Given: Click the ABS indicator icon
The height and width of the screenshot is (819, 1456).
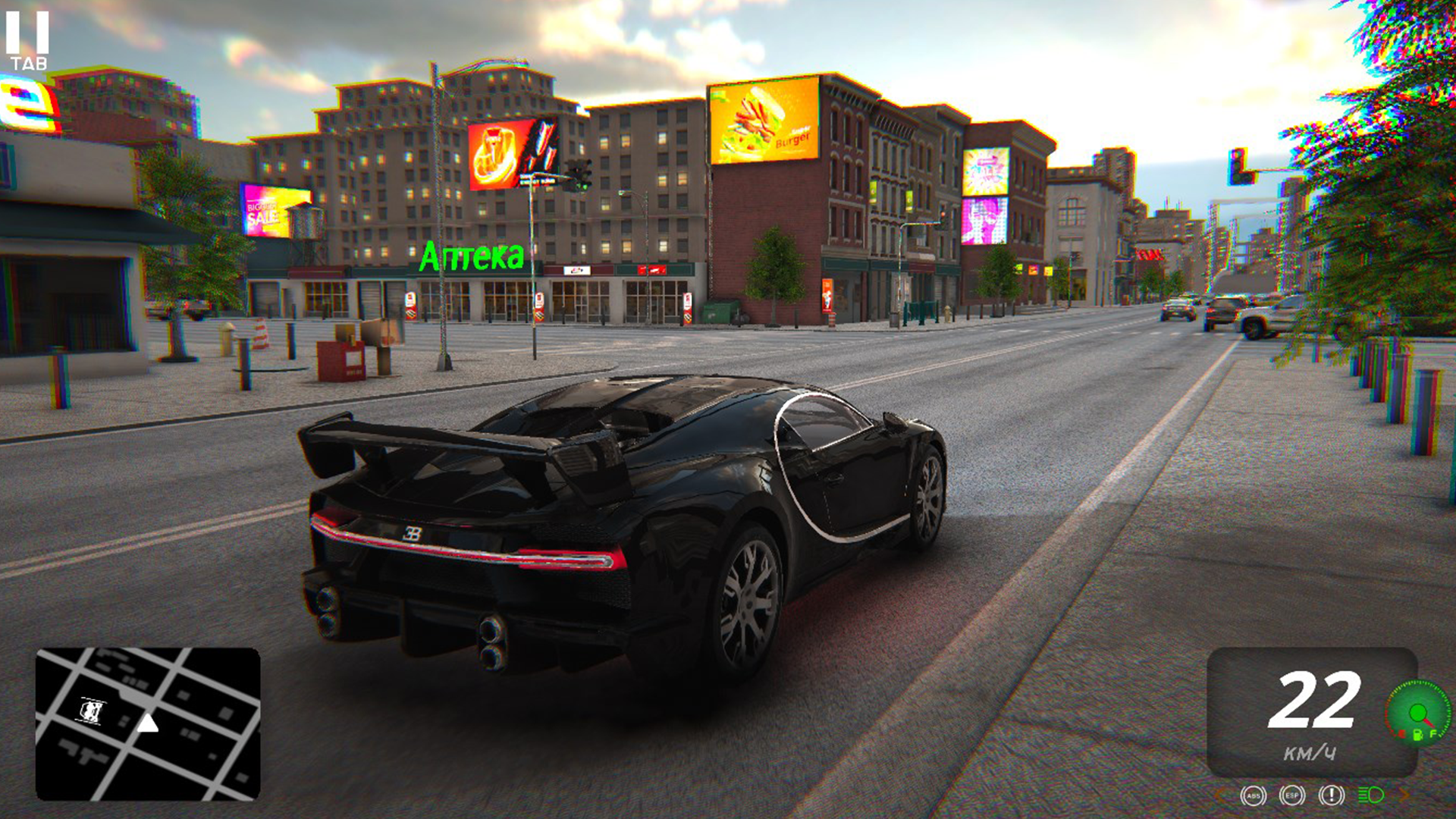Looking at the screenshot, I should [1254, 796].
